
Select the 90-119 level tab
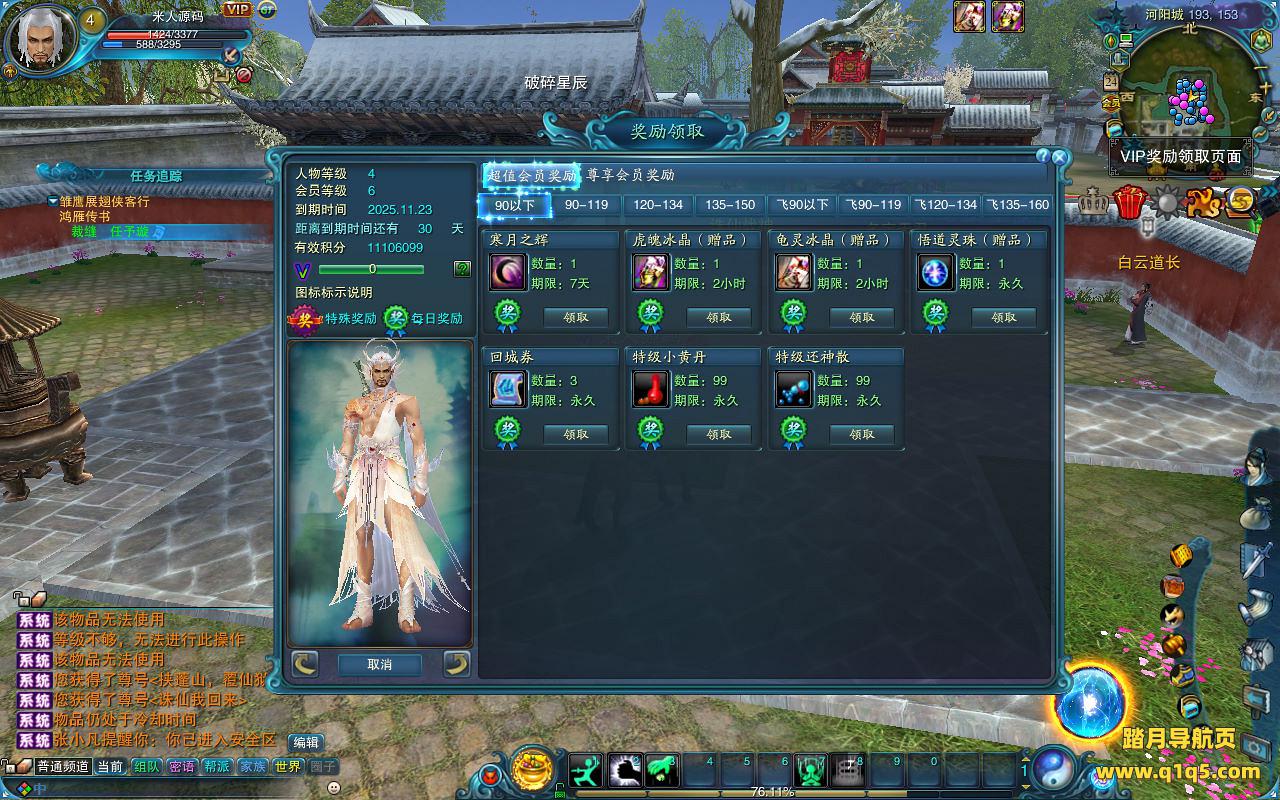[586, 205]
